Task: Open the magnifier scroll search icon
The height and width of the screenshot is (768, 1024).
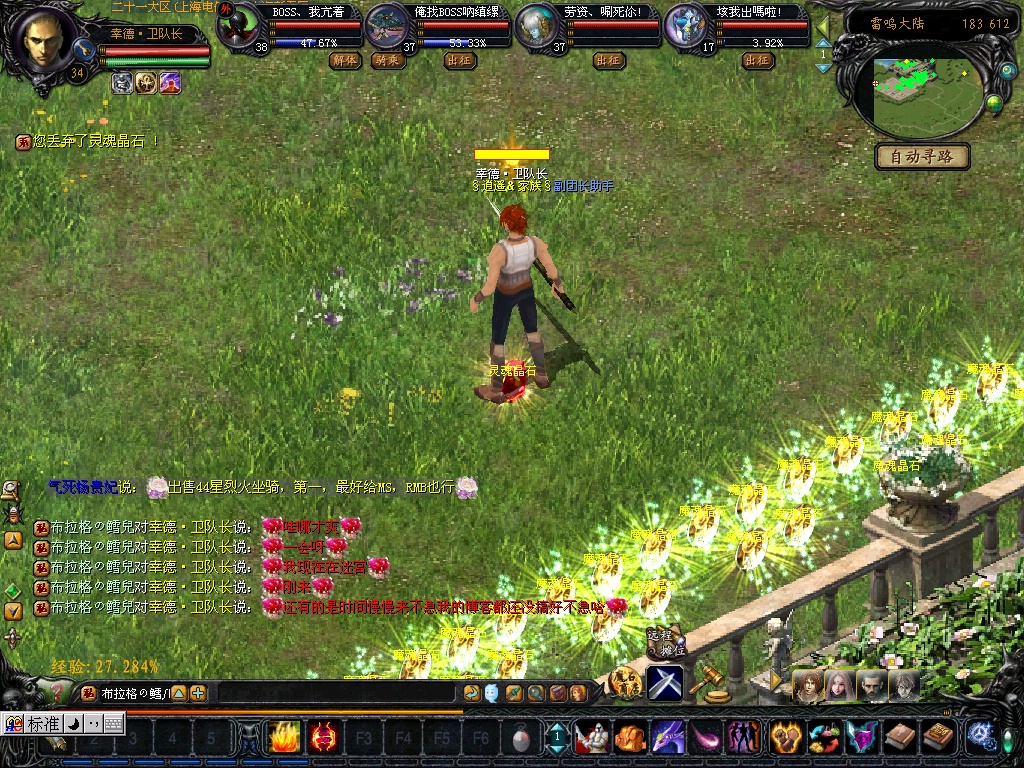Action: point(13,490)
